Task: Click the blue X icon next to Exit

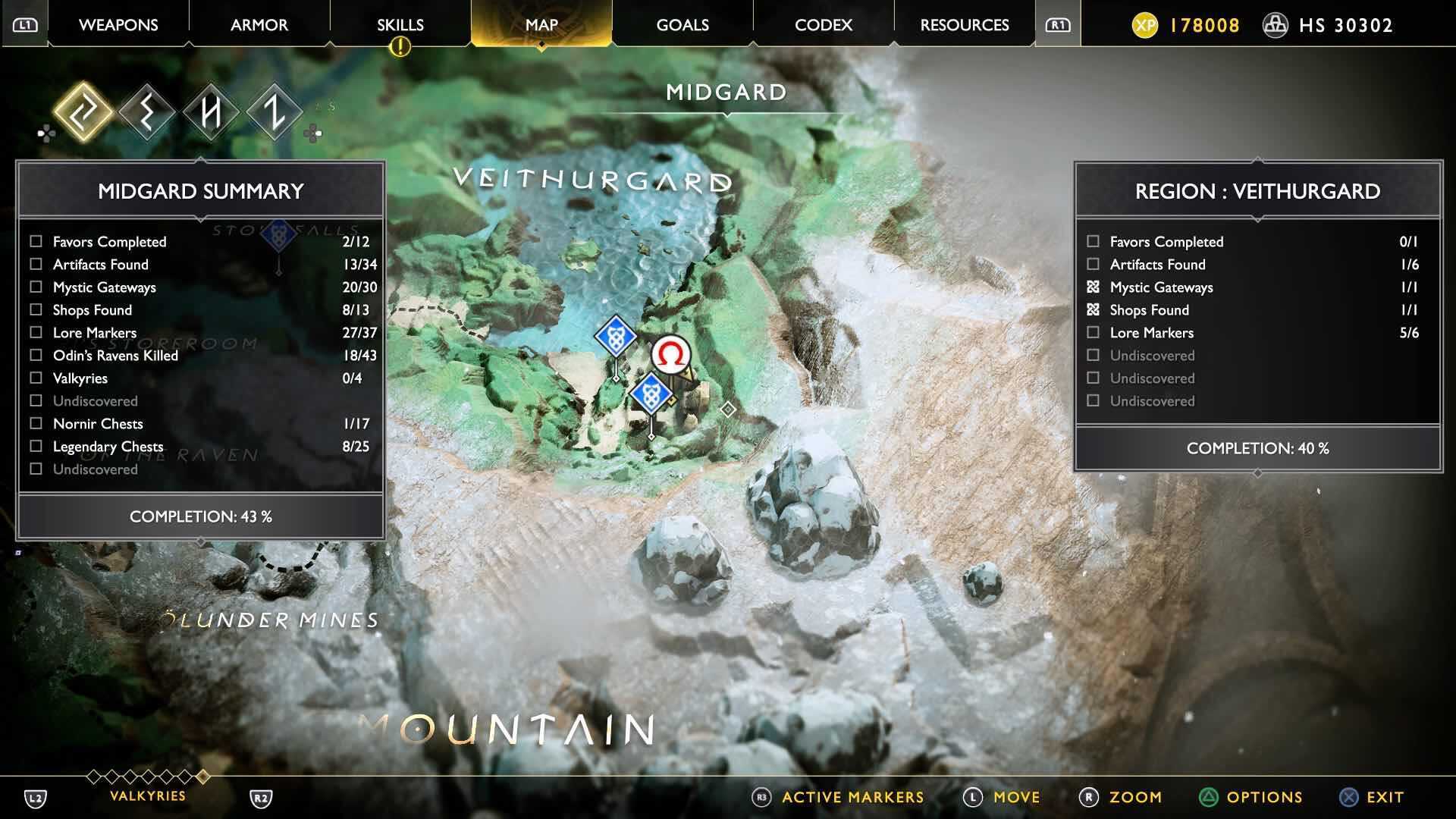Action: [x=1348, y=797]
